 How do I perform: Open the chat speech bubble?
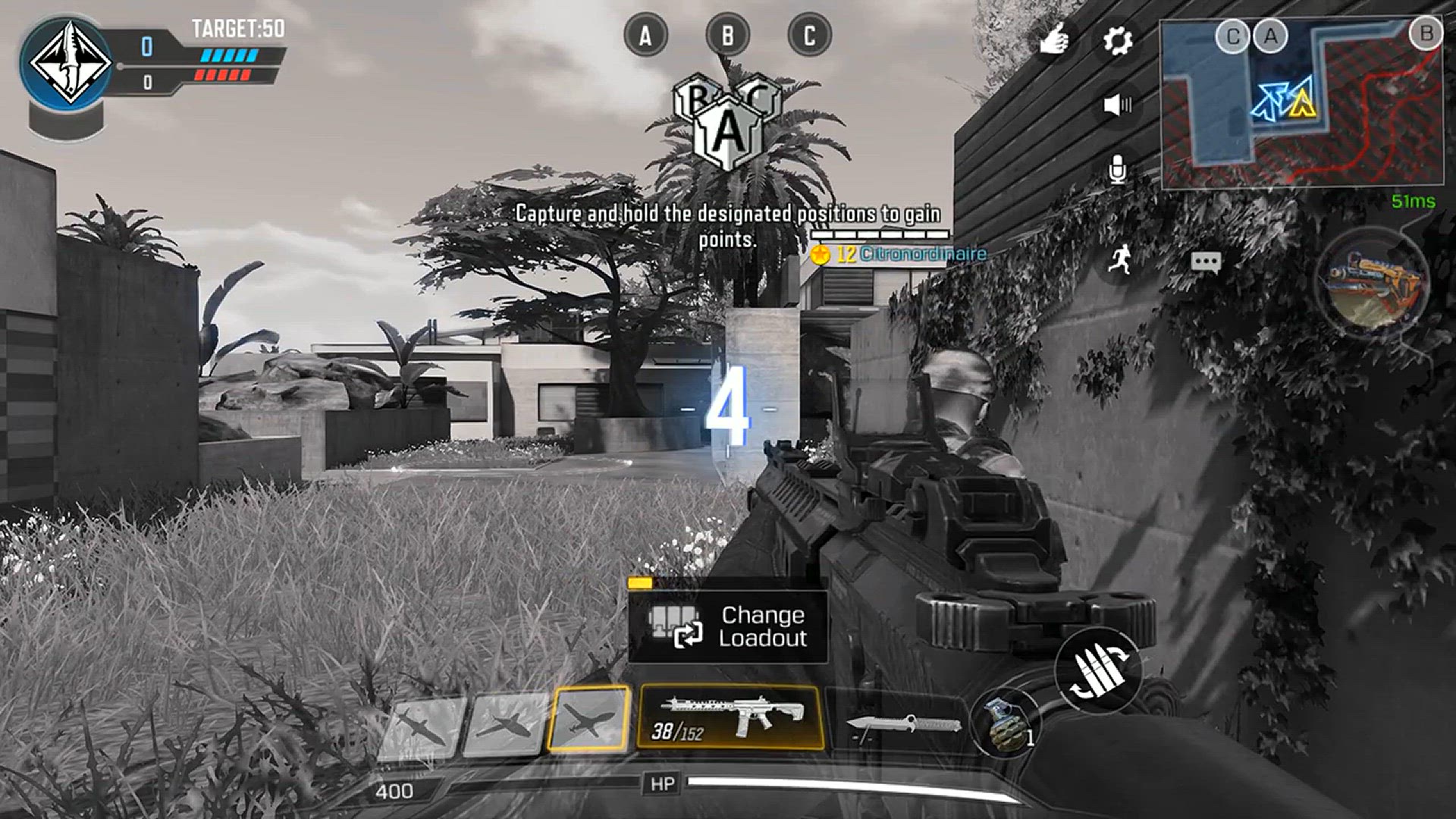(1205, 262)
